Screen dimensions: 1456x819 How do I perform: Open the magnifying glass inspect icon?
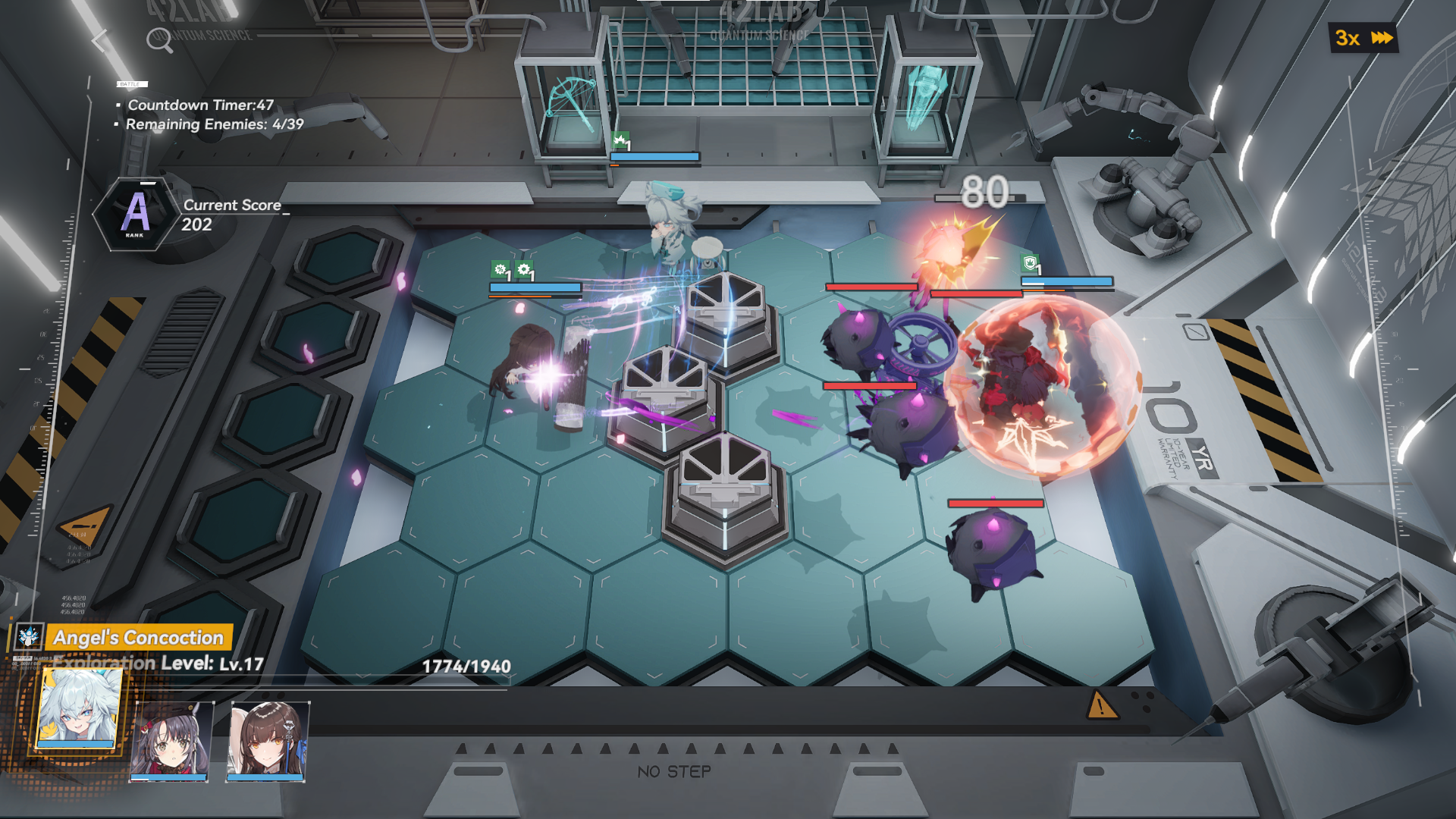pos(159,39)
